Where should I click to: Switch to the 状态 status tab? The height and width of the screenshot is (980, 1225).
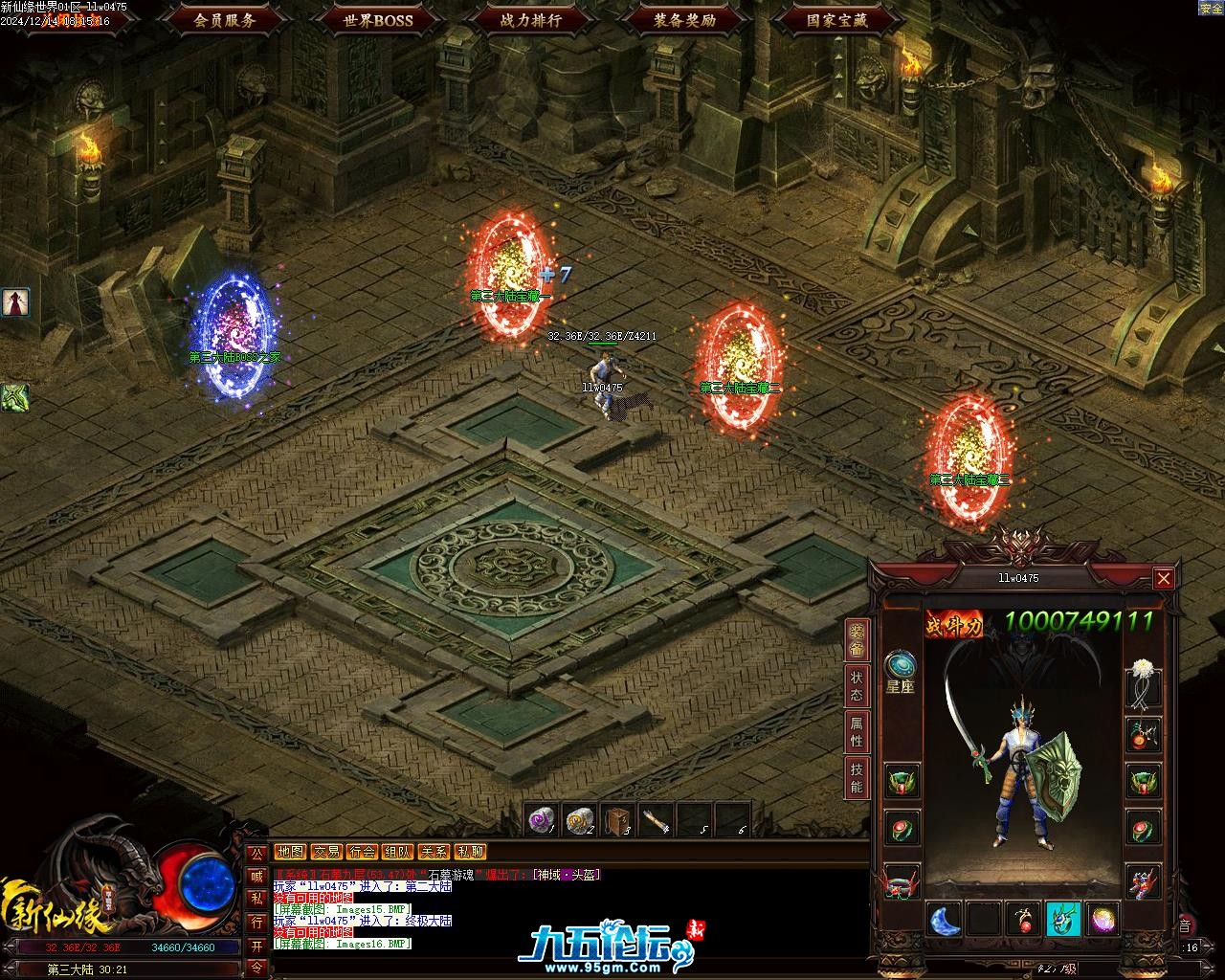(x=857, y=686)
